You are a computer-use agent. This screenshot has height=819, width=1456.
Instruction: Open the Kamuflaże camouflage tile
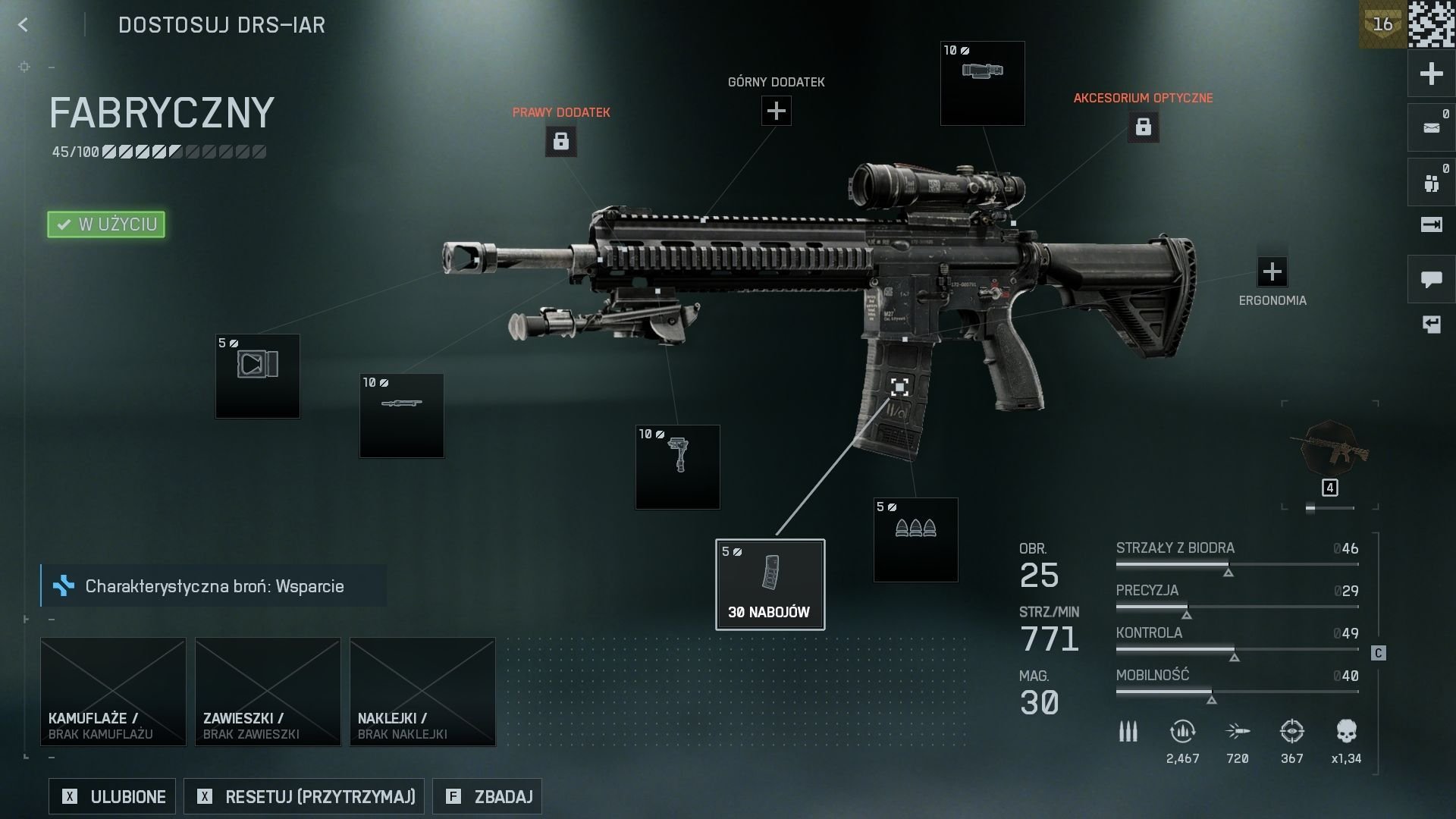point(113,691)
